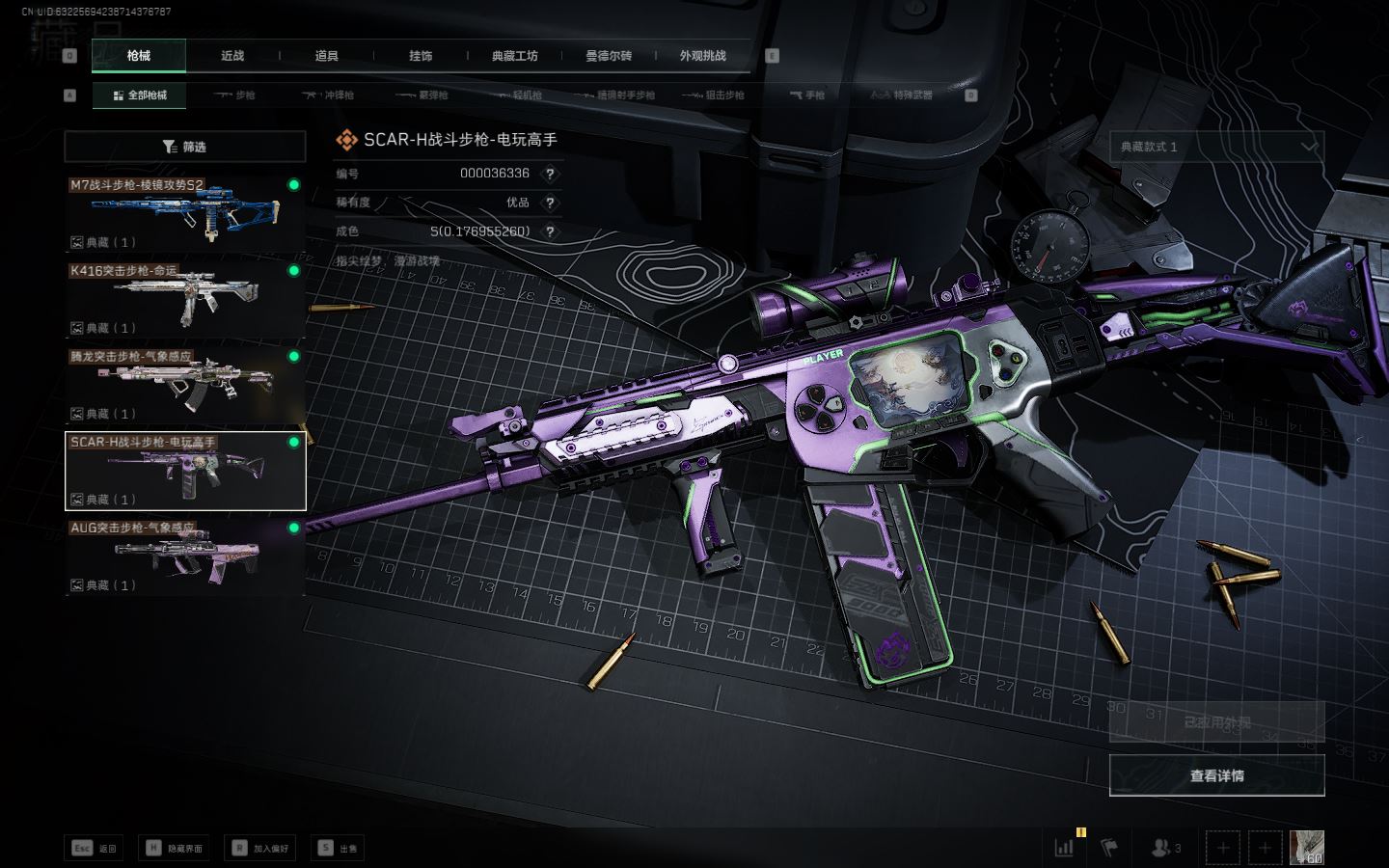Switch to the 近战 melee tab
The height and width of the screenshot is (868, 1389).
[x=232, y=56]
